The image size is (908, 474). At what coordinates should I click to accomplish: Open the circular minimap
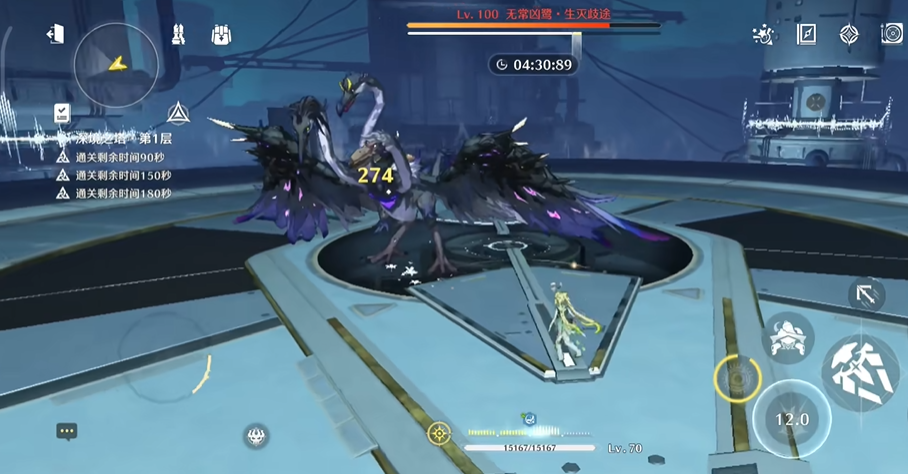[116, 65]
